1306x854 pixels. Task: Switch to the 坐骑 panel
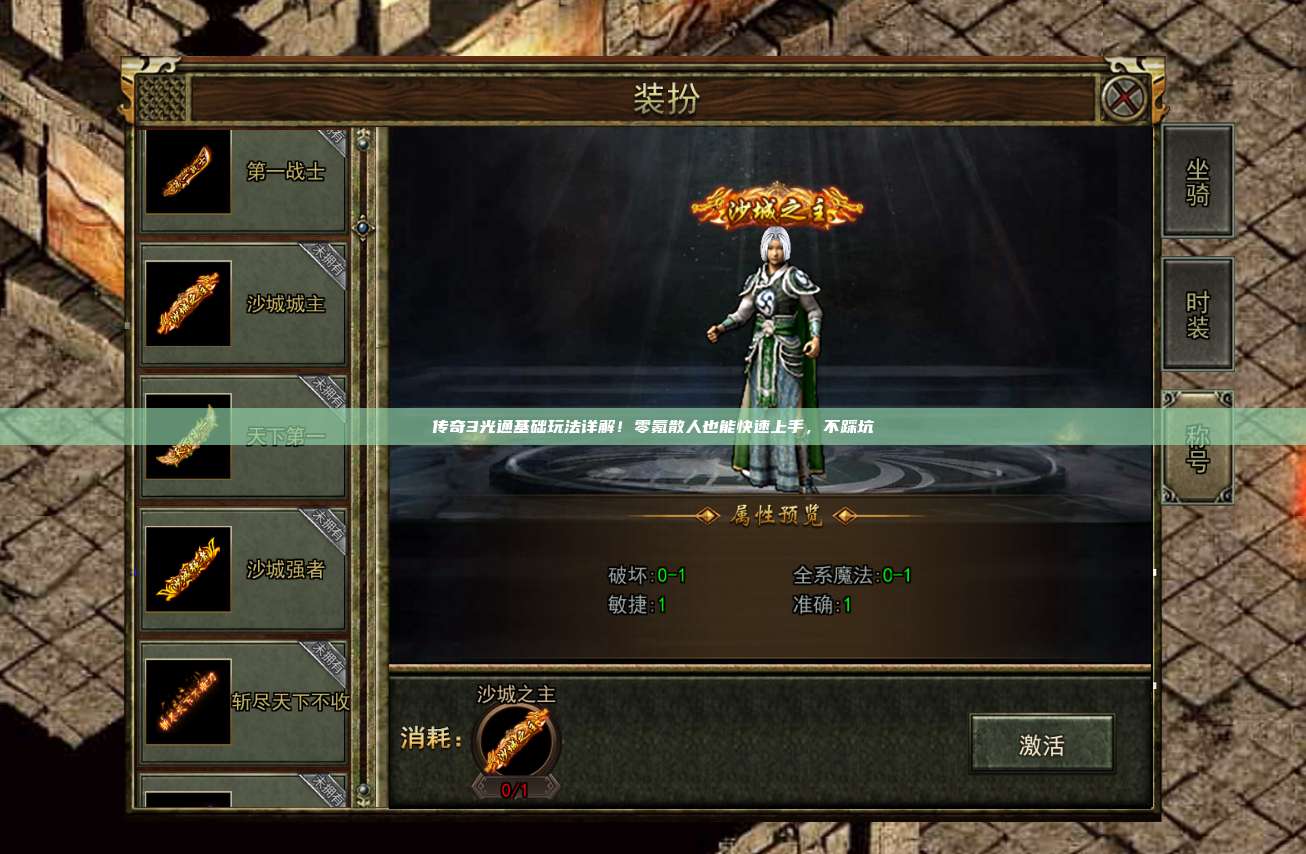[1197, 181]
